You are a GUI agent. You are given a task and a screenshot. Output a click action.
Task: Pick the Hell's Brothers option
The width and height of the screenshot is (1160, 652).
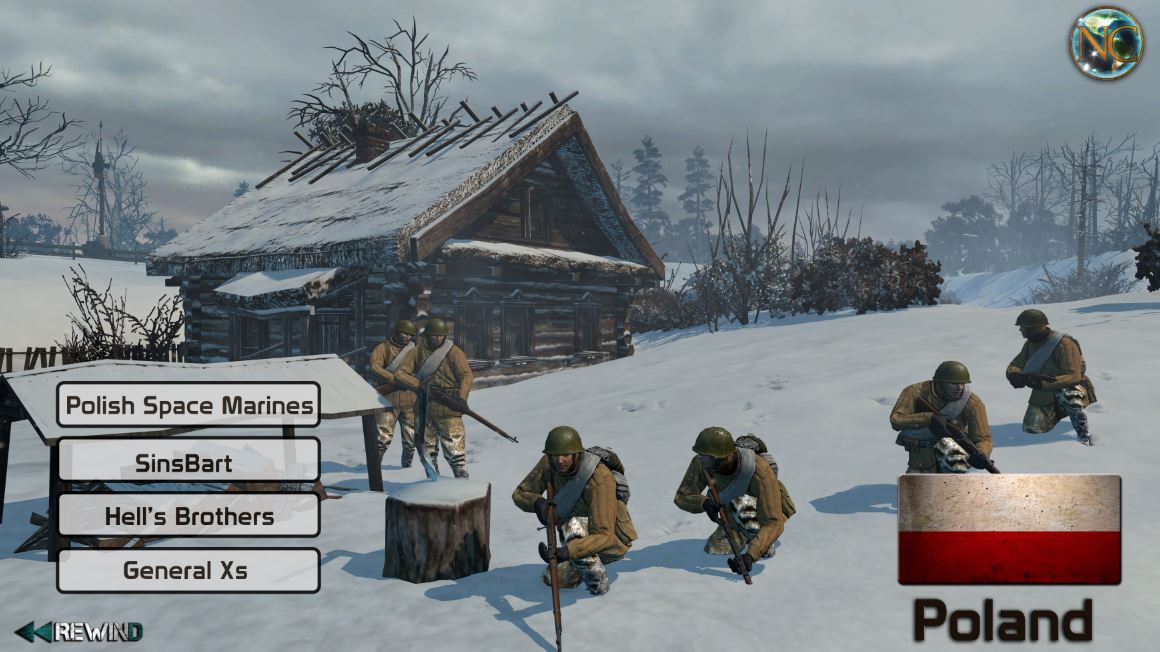188,516
